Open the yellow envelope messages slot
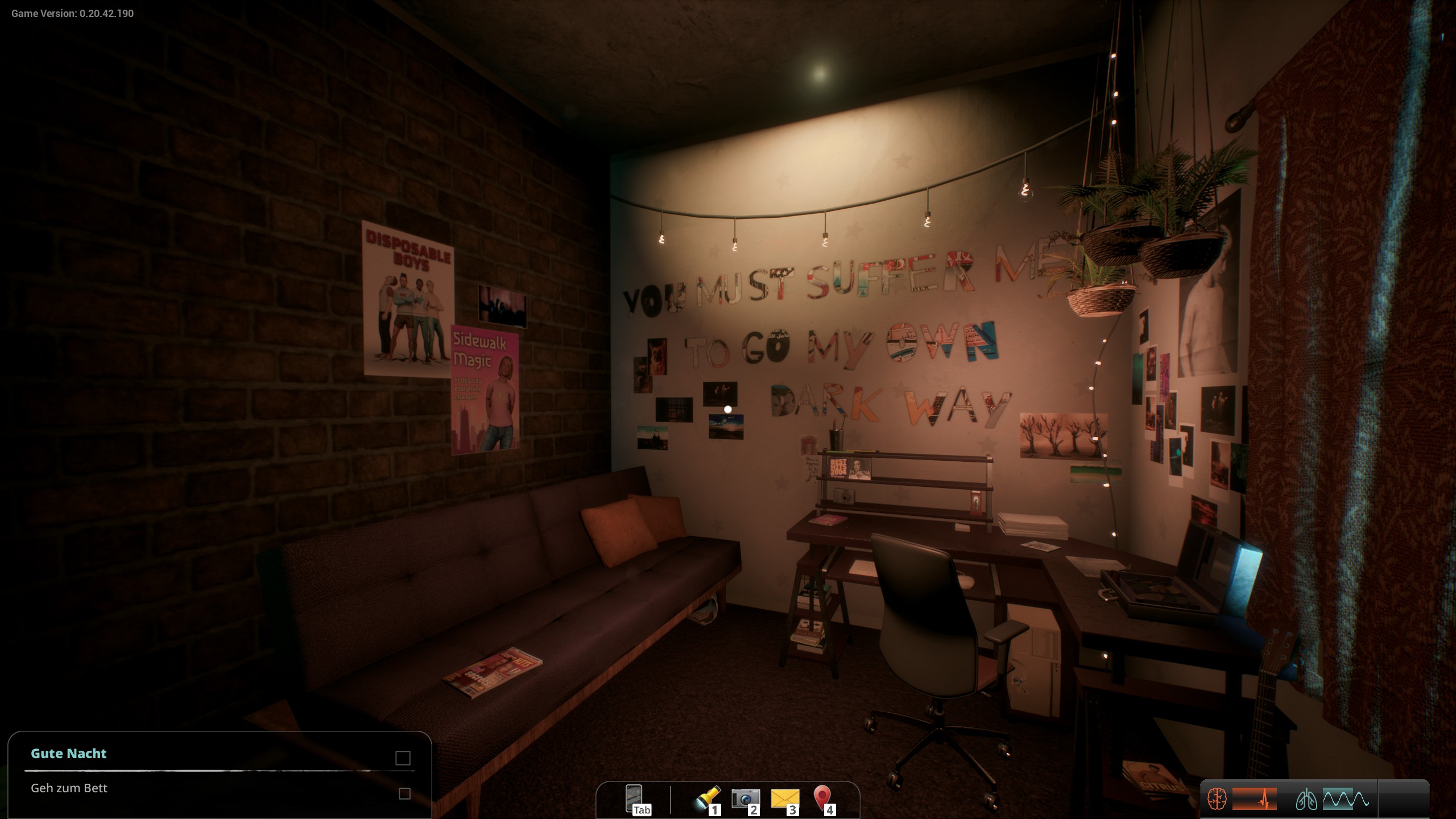The height and width of the screenshot is (819, 1456). click(x=784, y=799)
